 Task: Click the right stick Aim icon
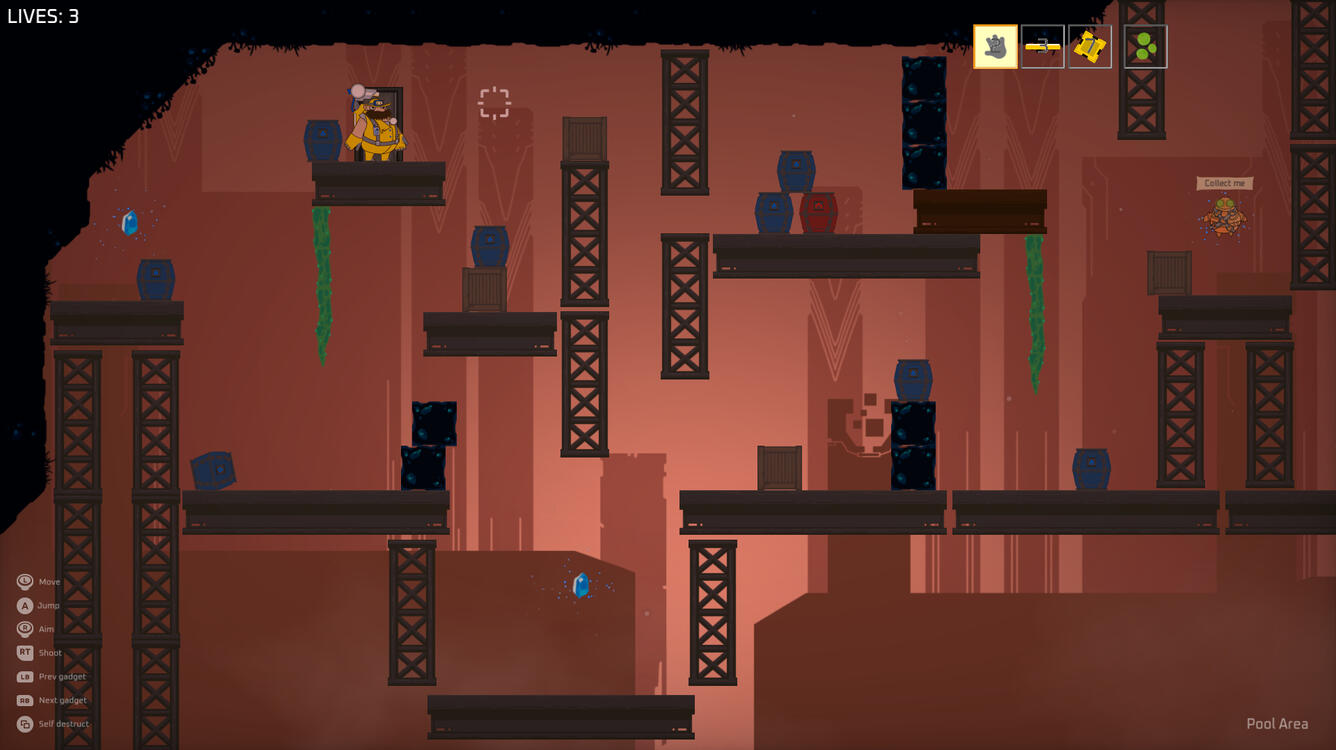23,629
